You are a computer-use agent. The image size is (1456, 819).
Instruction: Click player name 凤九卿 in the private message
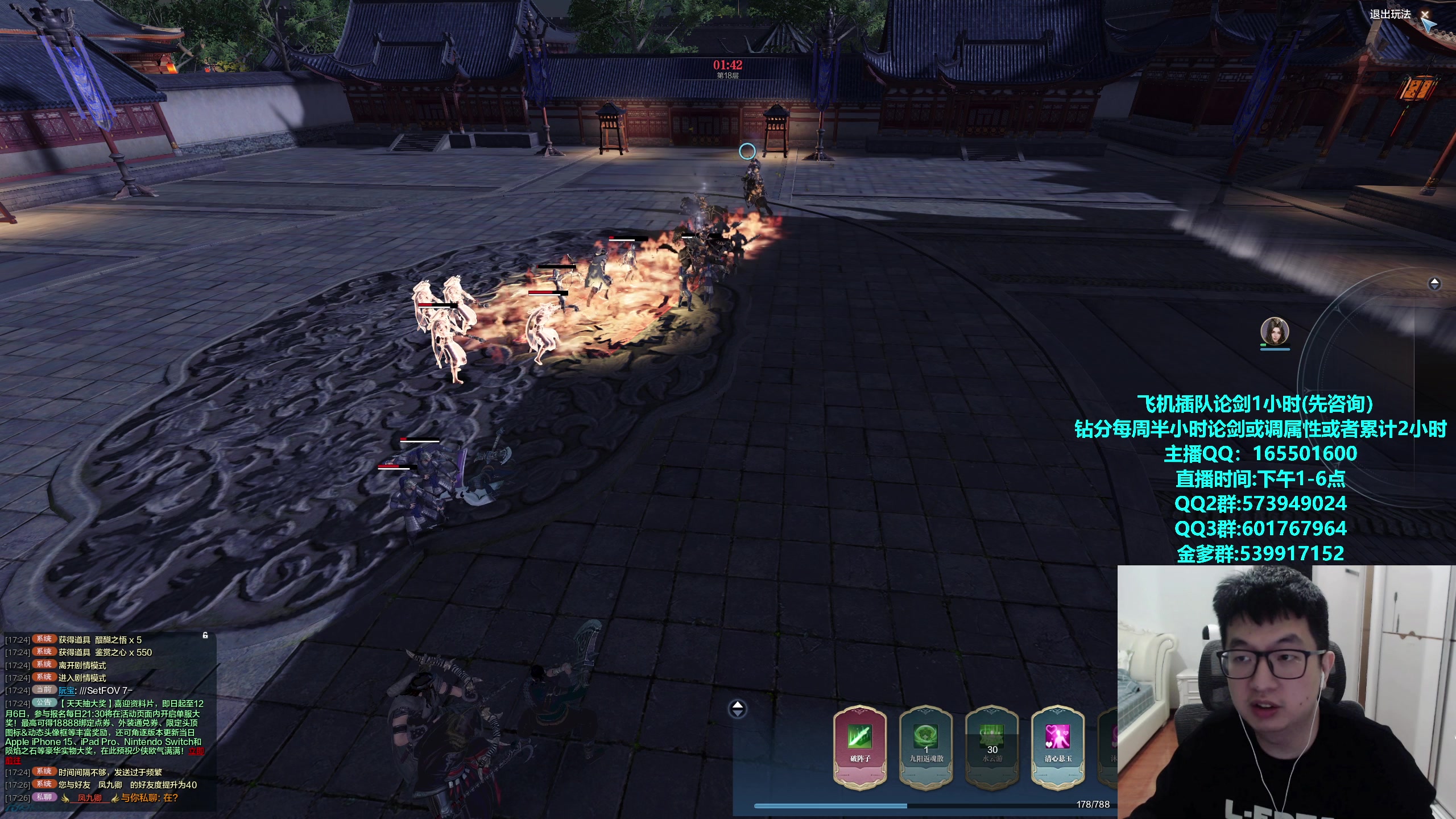[90, 798]
